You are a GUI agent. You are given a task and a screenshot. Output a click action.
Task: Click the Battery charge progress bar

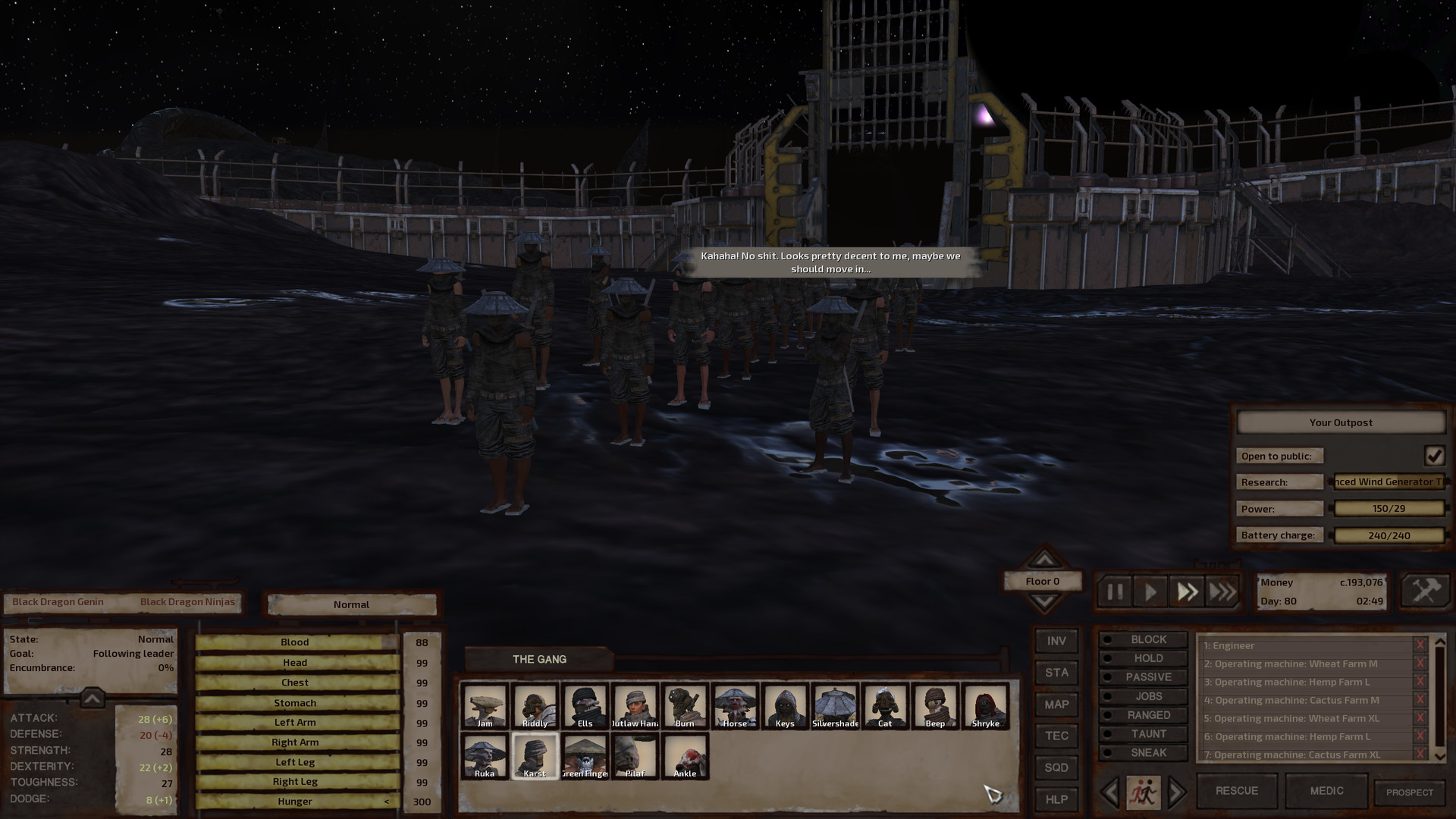(x=1388, y=535)
